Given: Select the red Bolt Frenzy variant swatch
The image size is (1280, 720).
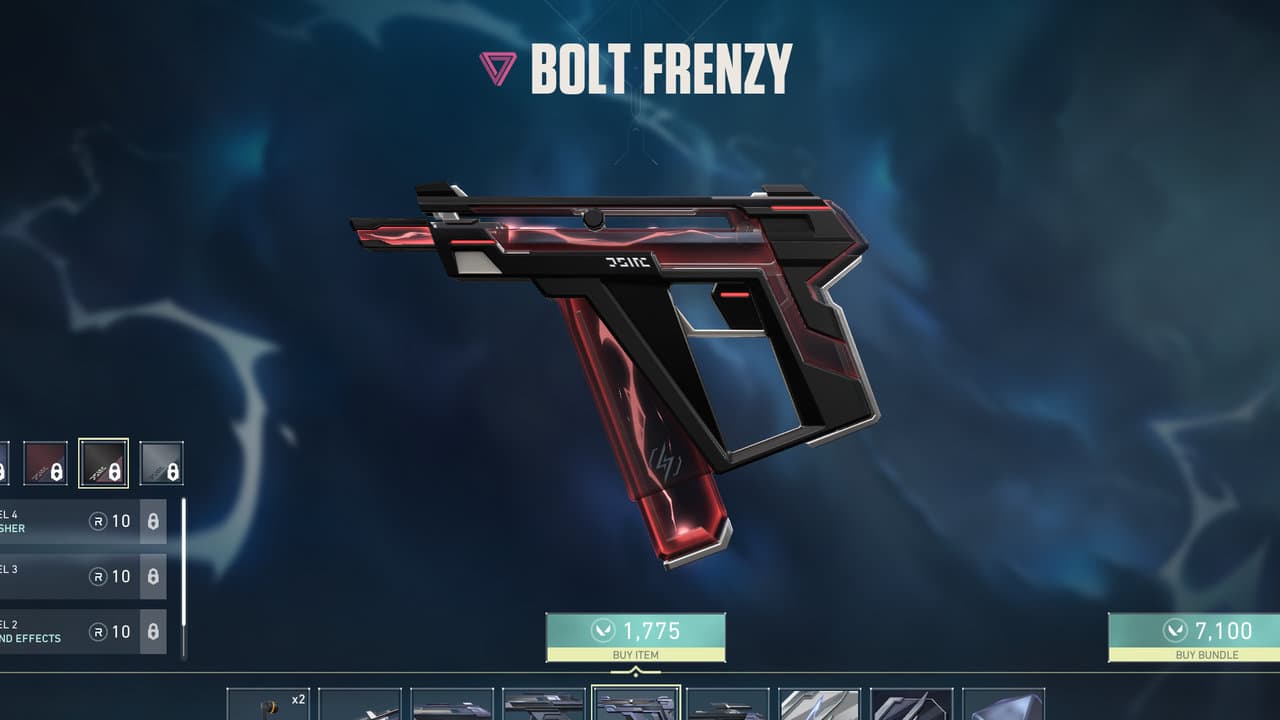Looking at the screenshot, I should [46, 463].
